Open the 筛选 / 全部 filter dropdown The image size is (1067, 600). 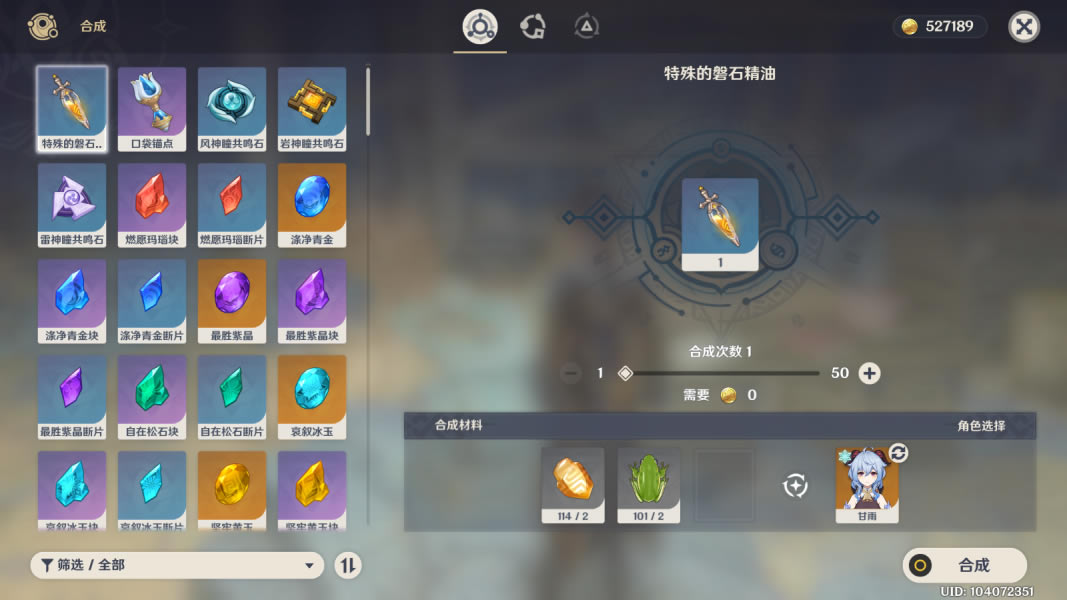point(177,565)
